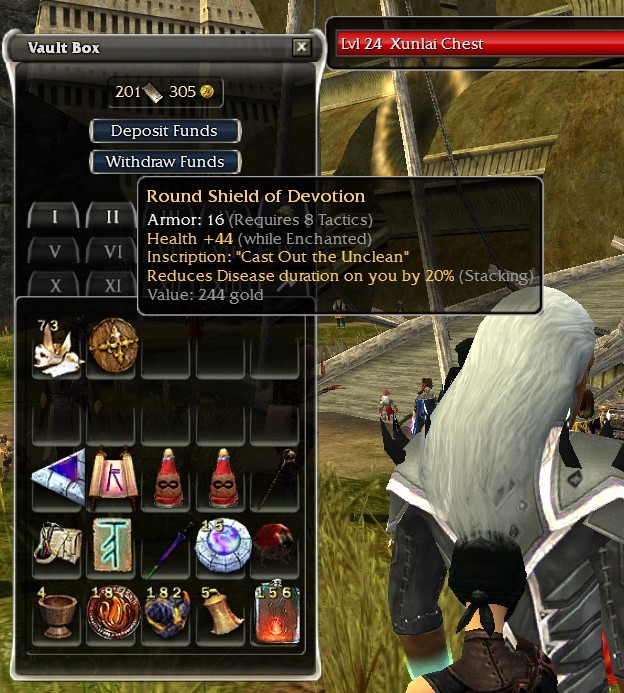The height and width of the screenshot is (693, 624).
Task: Click the Deposit Funds button
Action: (167, 131)
